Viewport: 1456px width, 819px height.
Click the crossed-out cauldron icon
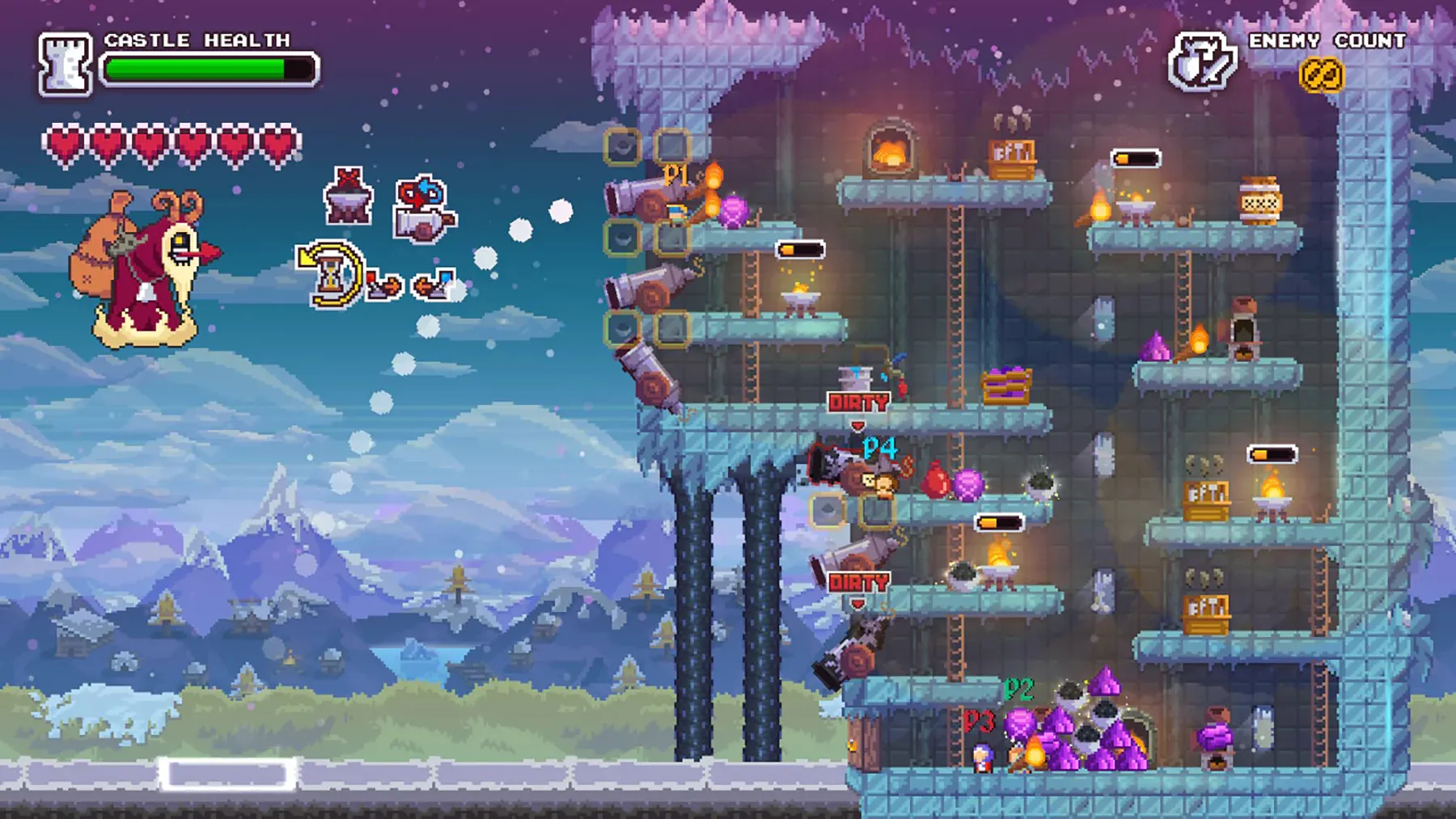pos(349,196)
